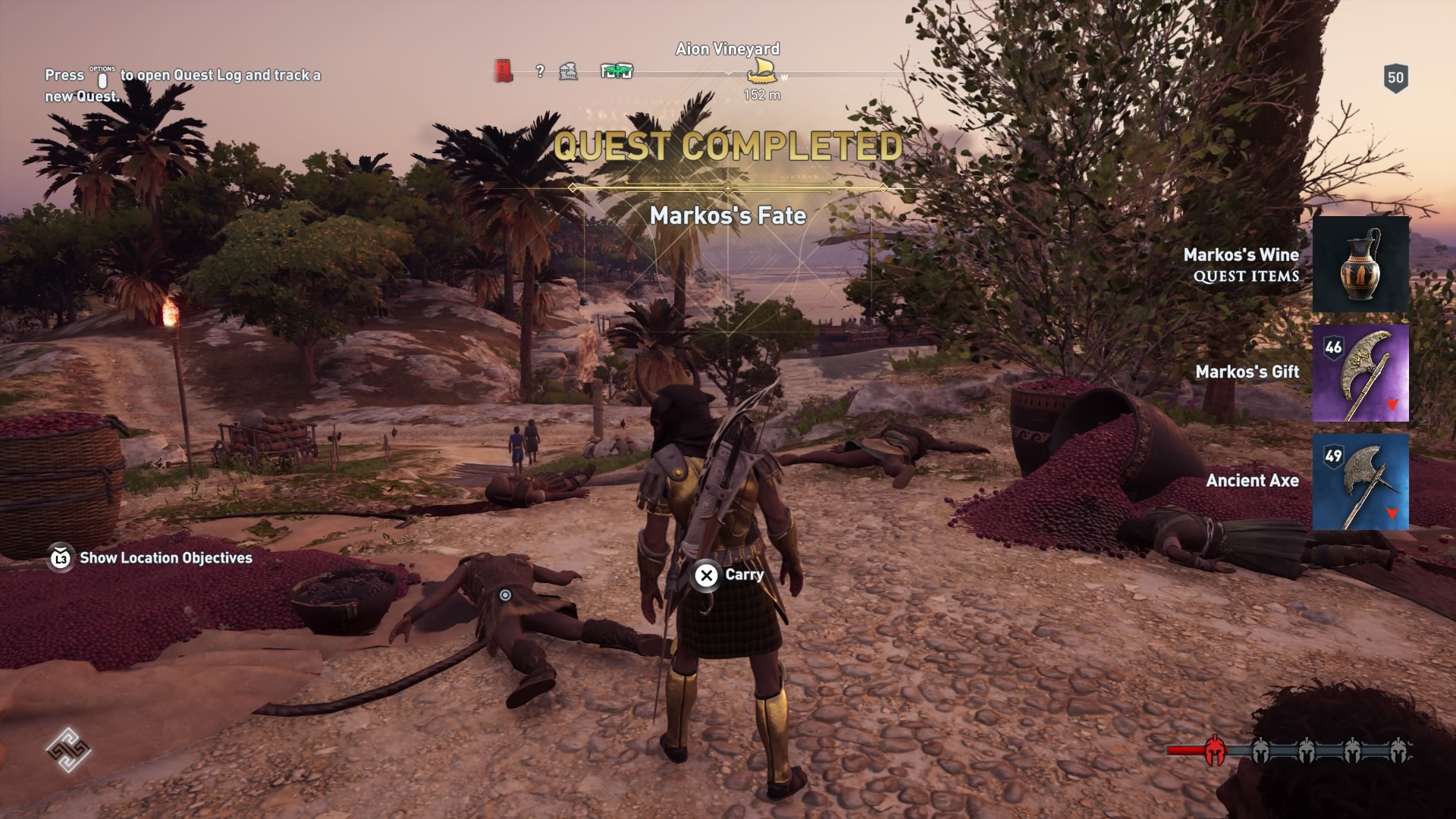Click the level 50 shield badge
This screenshot has width=1456, height=819.
click(1395, 78)
